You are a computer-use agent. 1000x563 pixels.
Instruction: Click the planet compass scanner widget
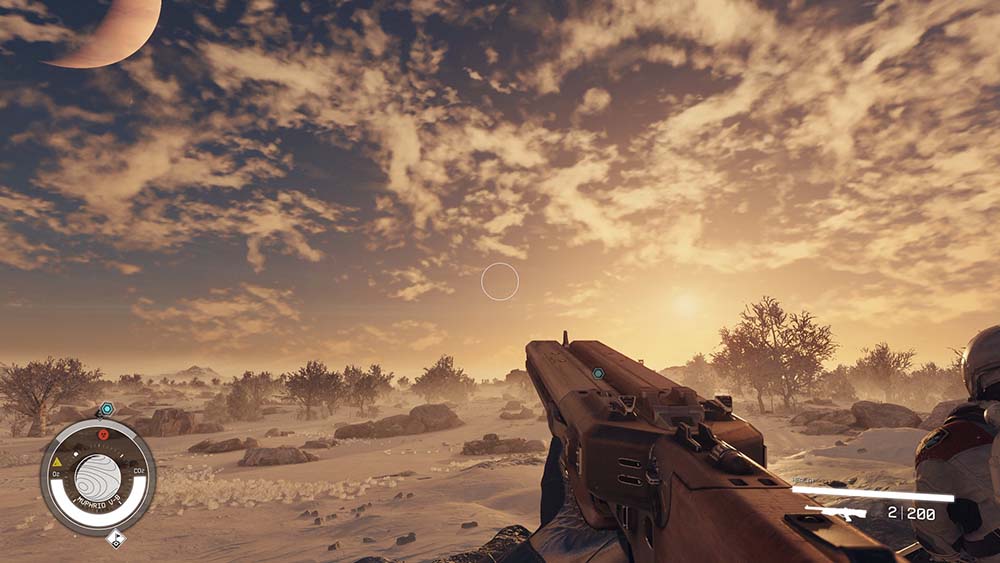tap(97, 477)
